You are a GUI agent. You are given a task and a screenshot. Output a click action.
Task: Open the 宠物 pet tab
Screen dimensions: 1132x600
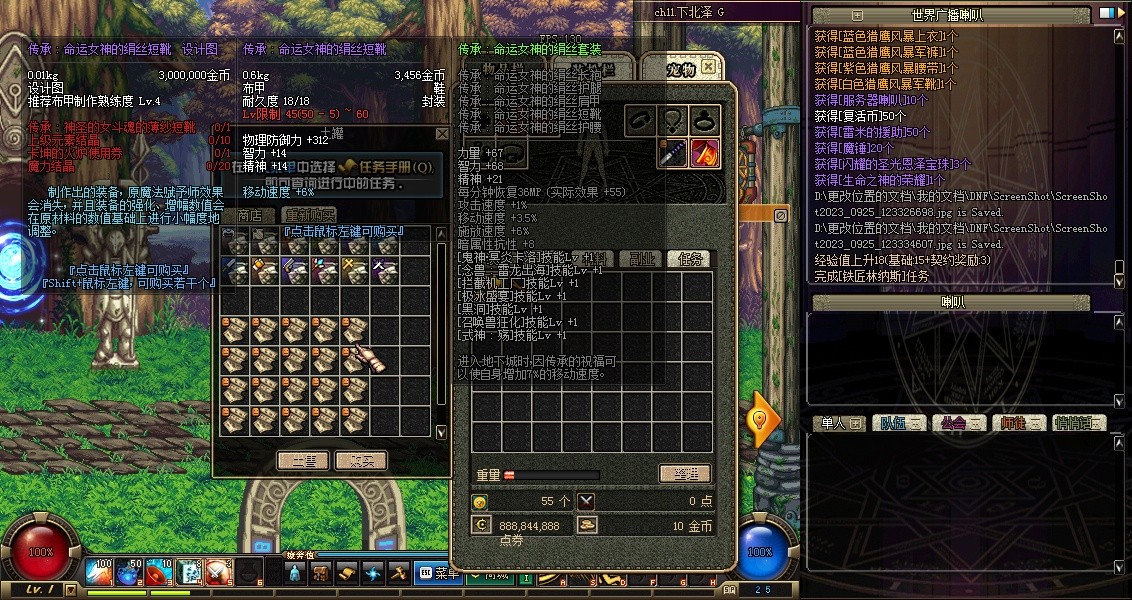click(681, 68)
